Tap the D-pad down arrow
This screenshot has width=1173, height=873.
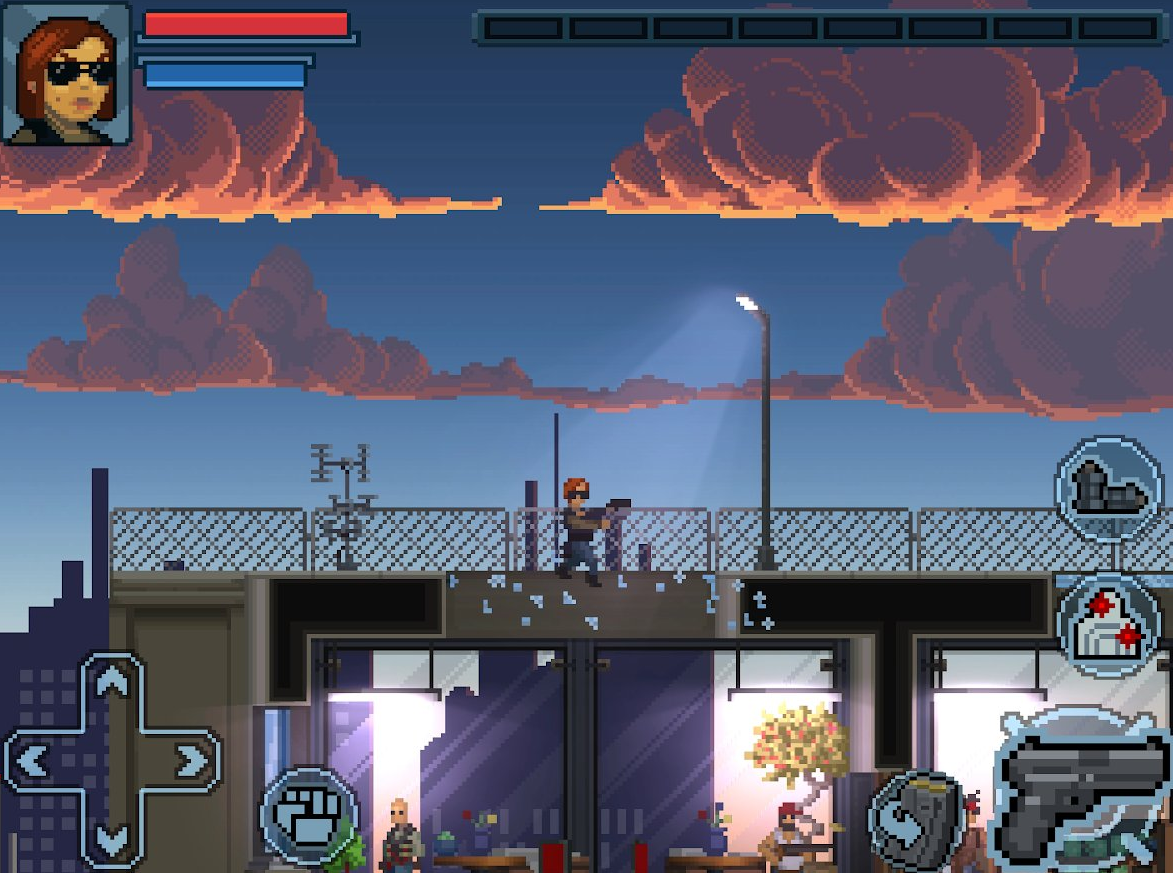(x=113, y=838)
